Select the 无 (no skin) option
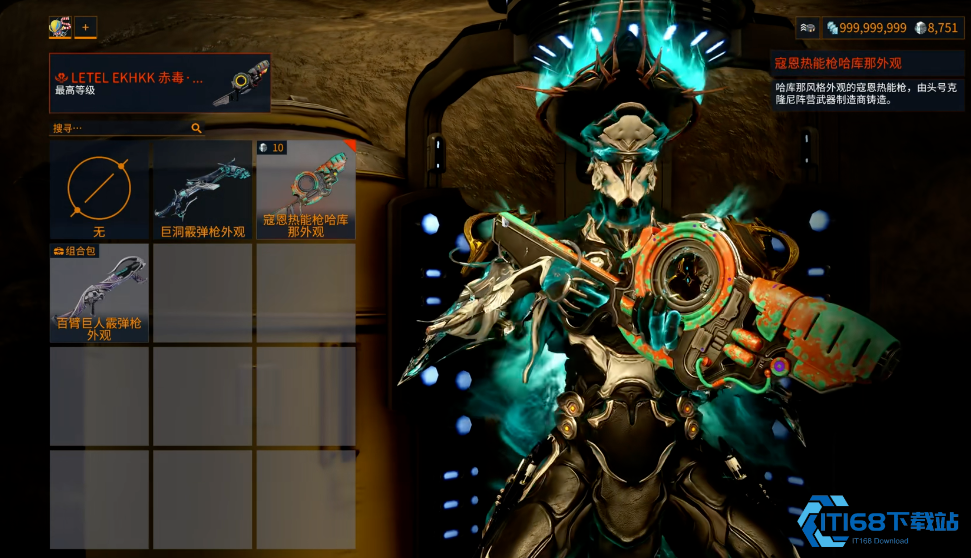The width and height of the screenshot is (971, 558). 99,190
